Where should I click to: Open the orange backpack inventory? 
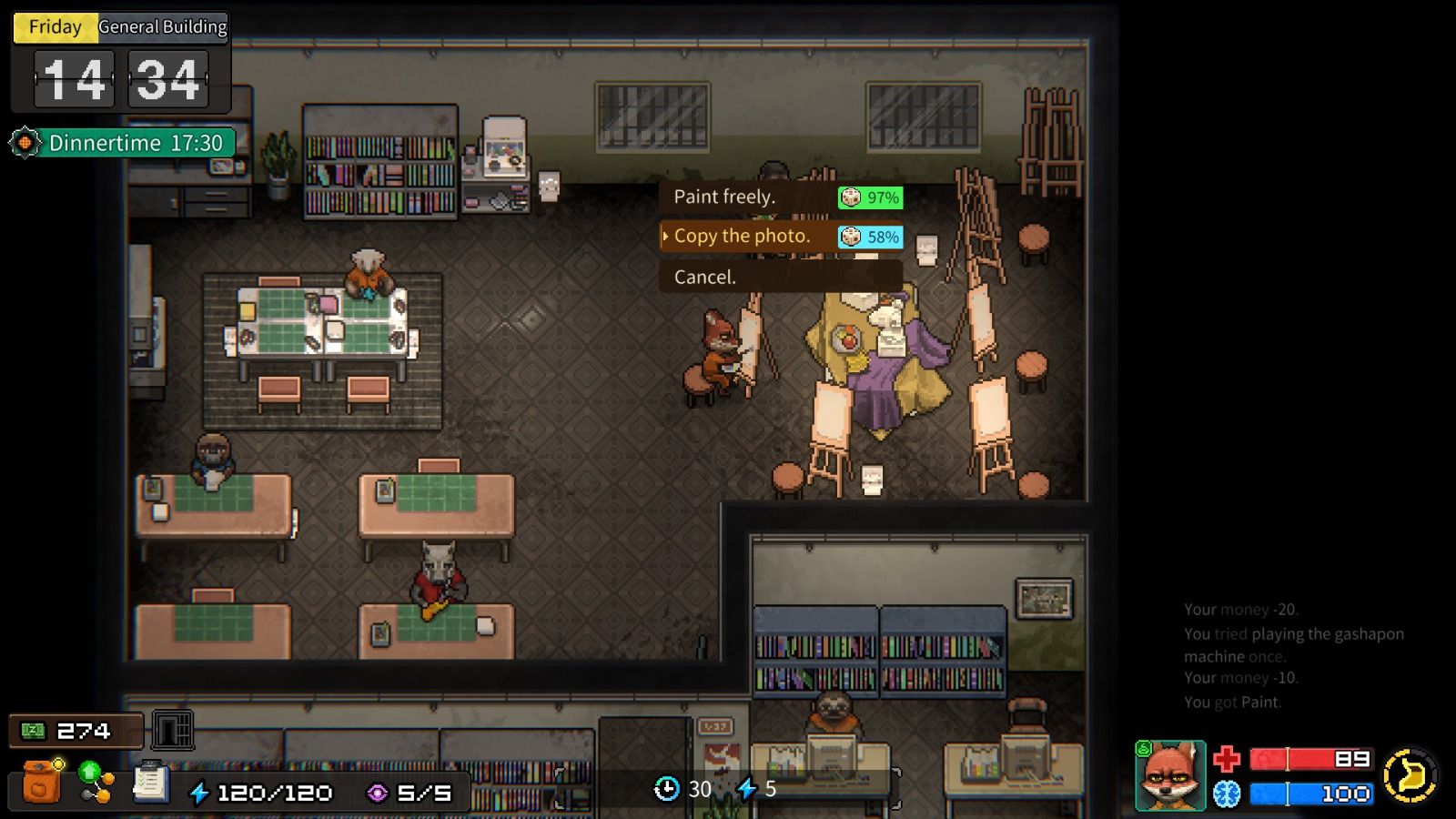[41, 783]
